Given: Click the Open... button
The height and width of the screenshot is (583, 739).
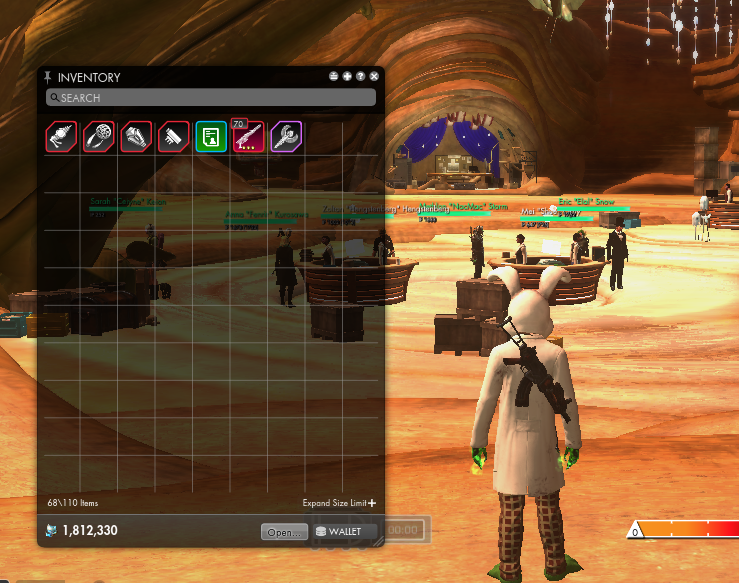Looking at the screenshot, I should (284, 532).
